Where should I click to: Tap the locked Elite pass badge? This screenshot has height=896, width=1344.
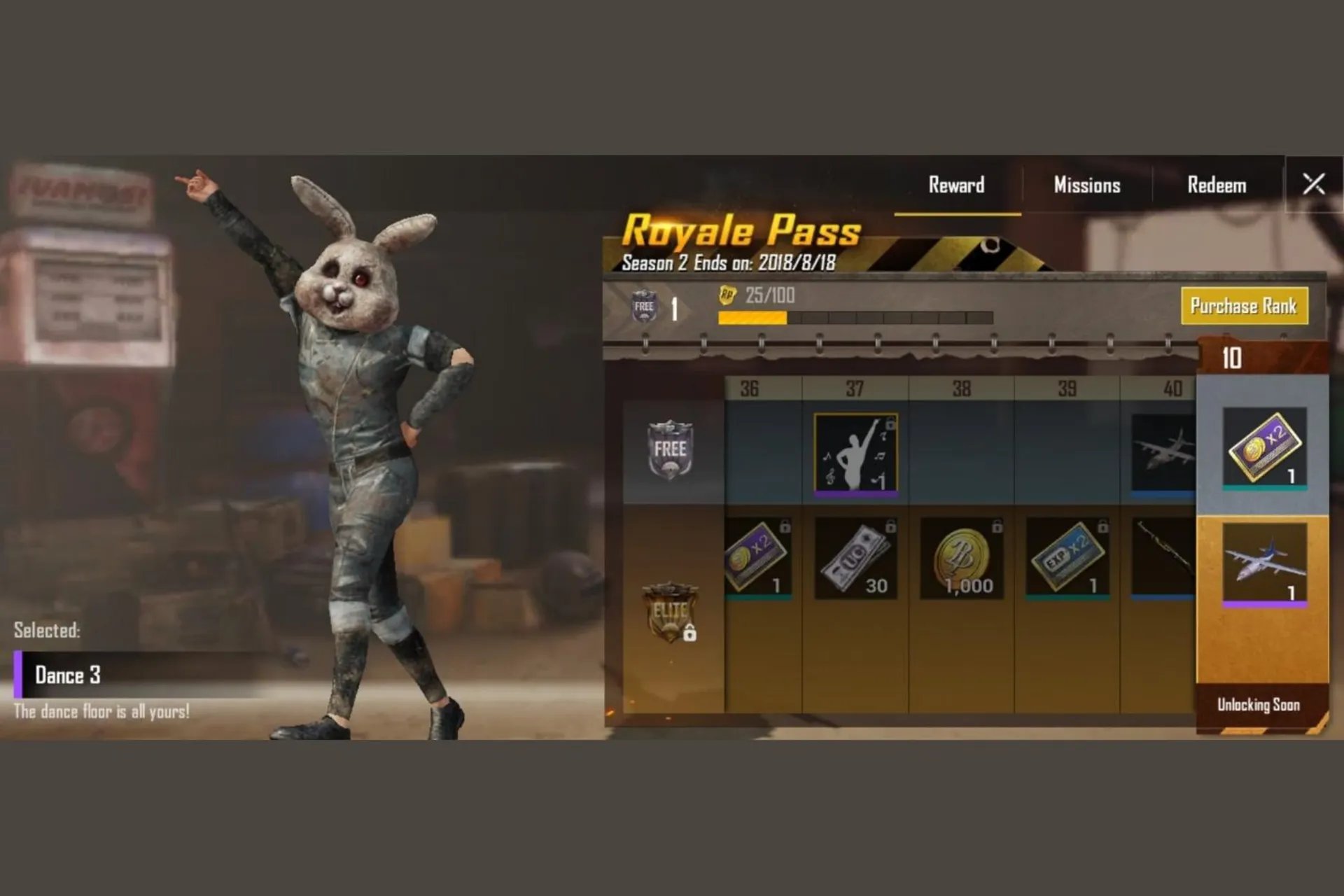click(671, 612)
